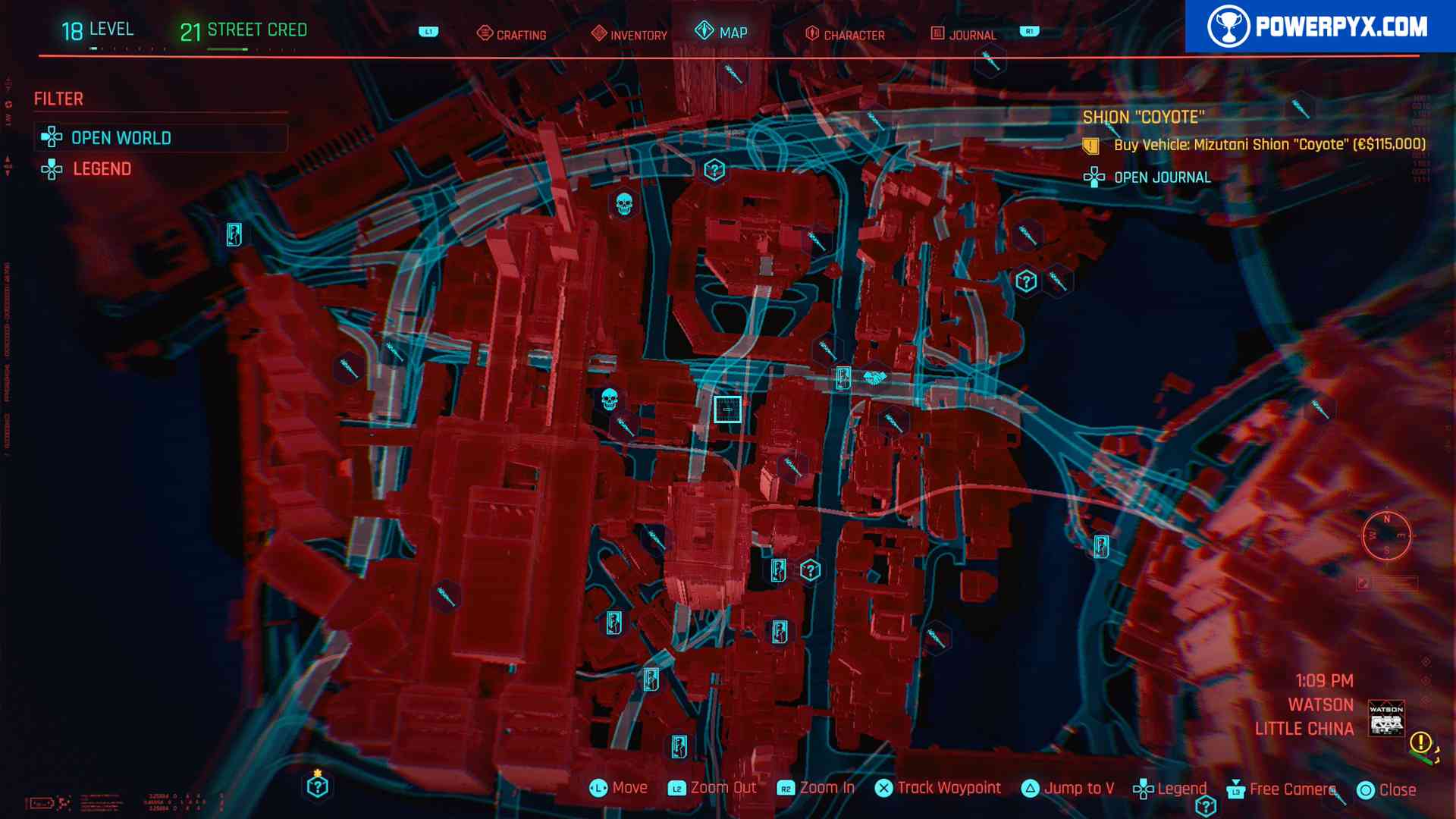Open the Crafting tab
Screen dimensions: 1456x819
click(512, 34)
